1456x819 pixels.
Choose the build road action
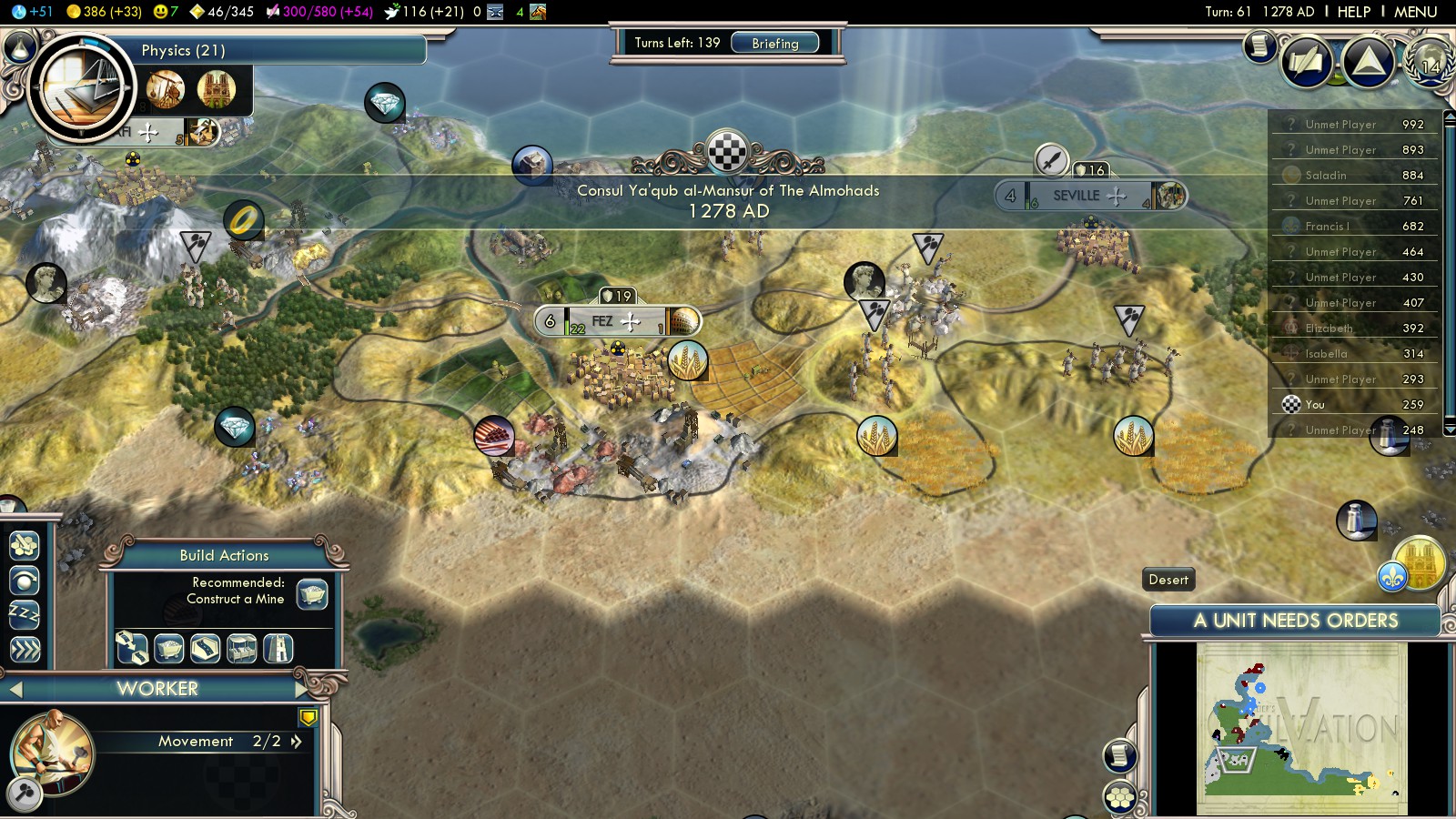[205, 648]
